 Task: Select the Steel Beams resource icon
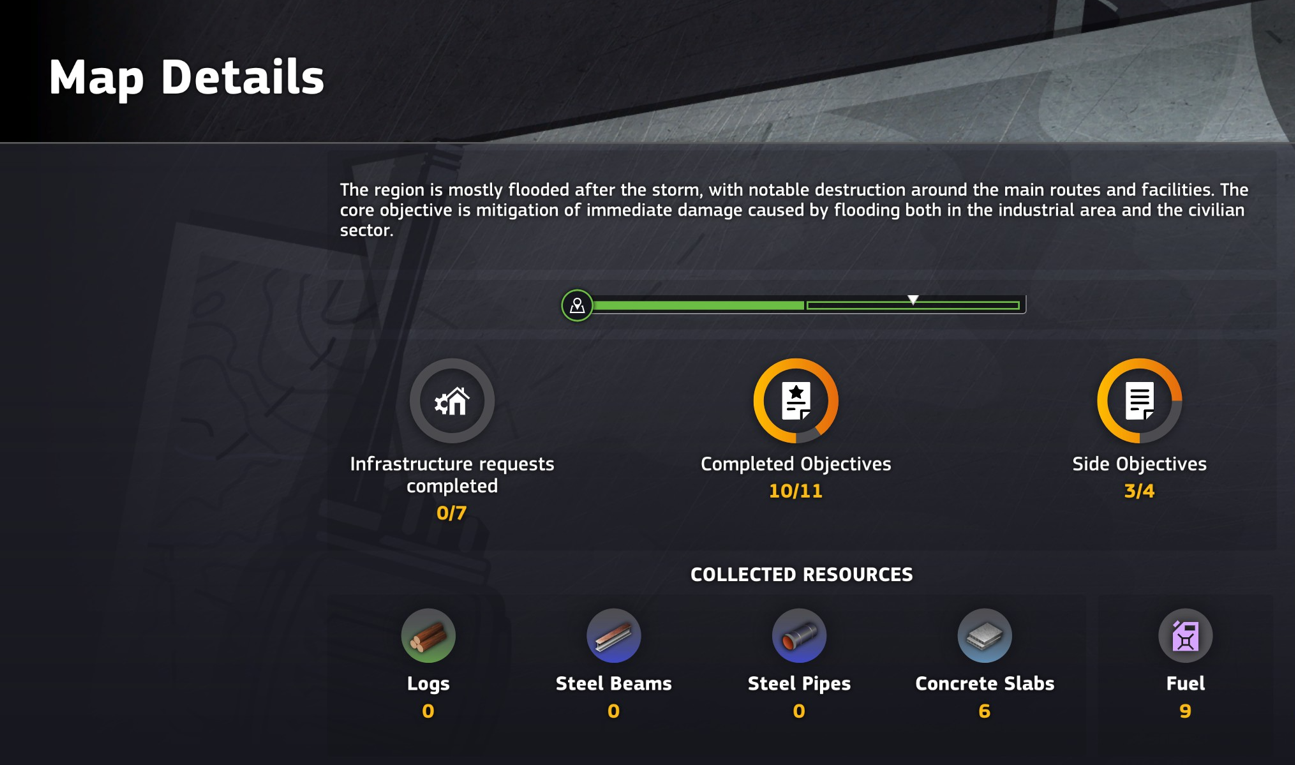(x=613, y=635)
